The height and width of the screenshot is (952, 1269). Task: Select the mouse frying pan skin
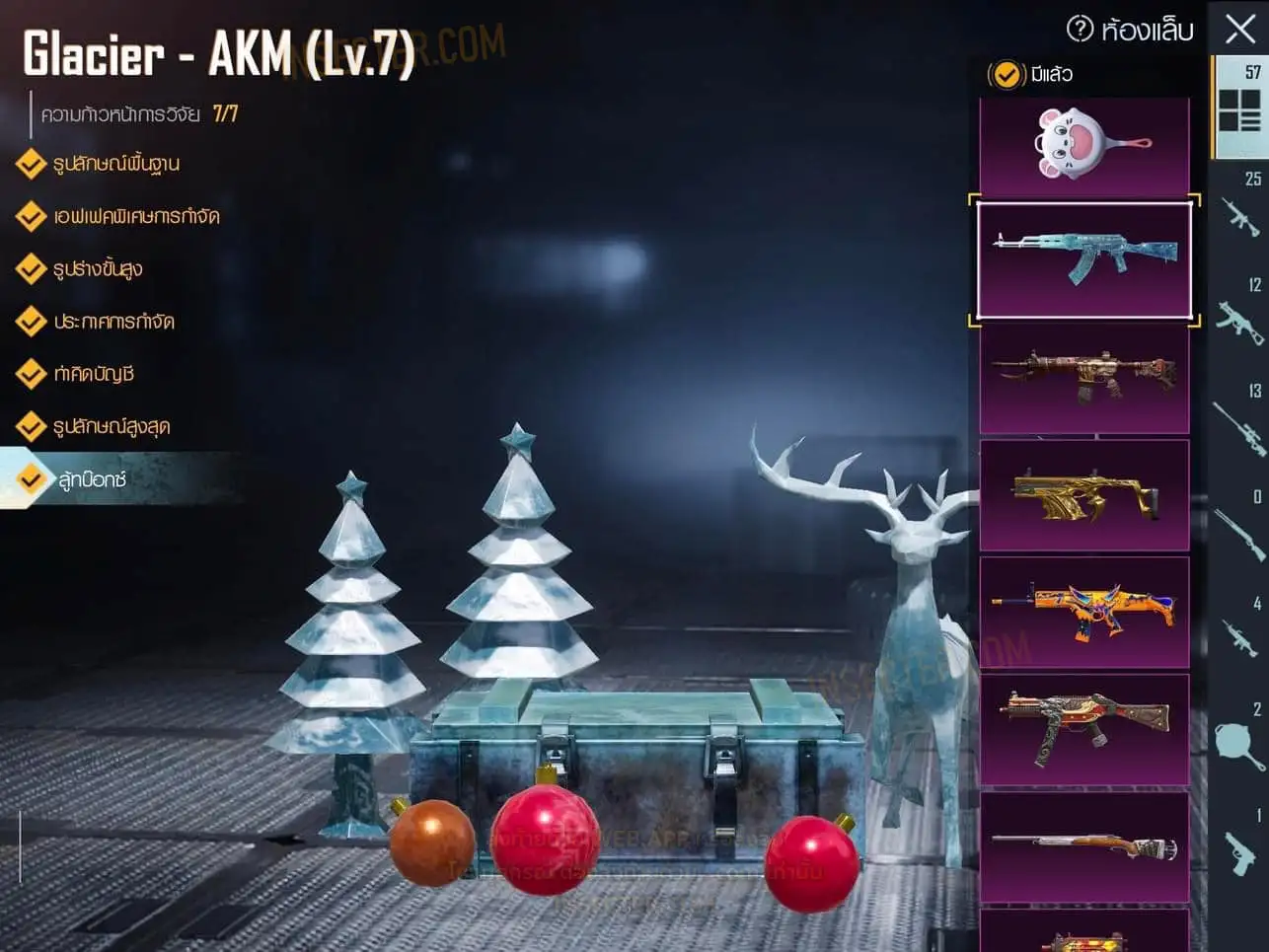coord(1084,145)
